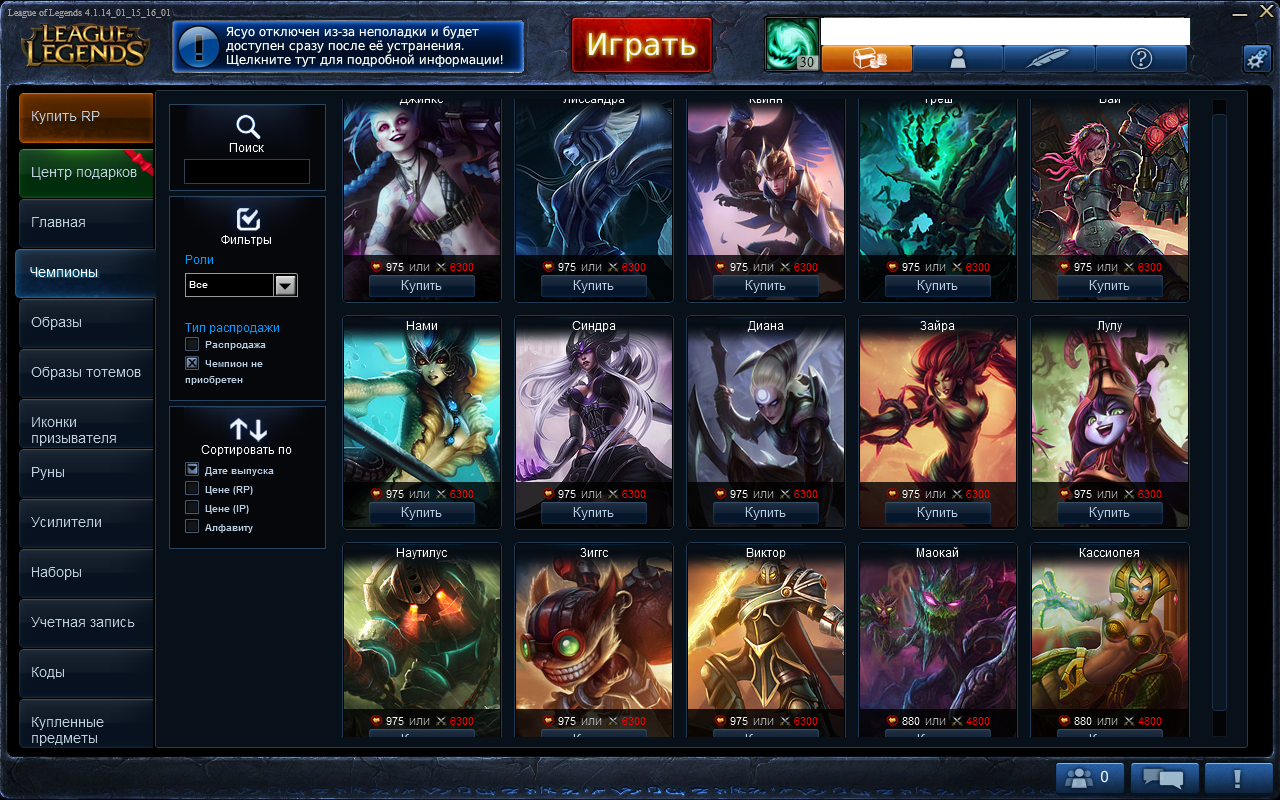The height and width of the screenshot is (800, 1280).
Task: Go to the Главная store section
Action: [x=86, y=223]
